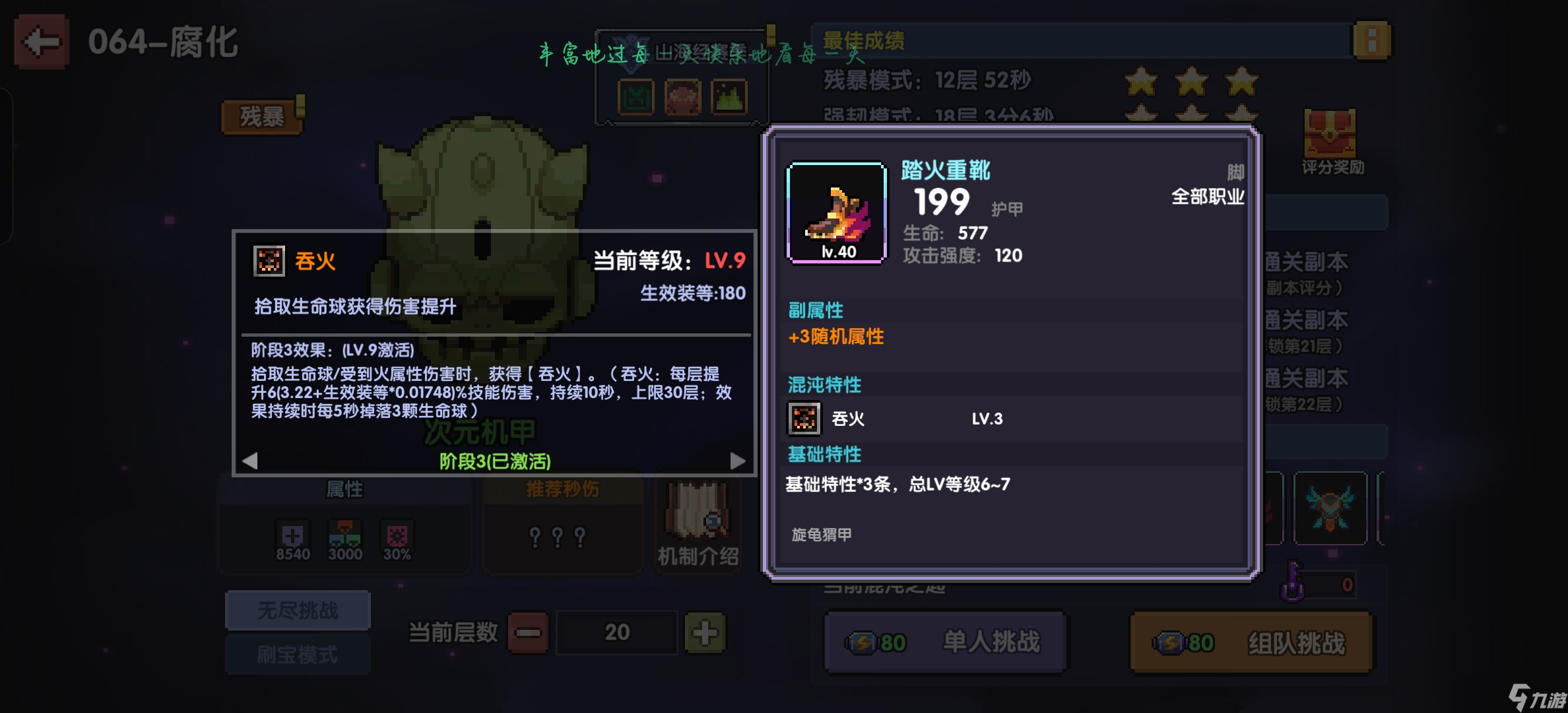Open the 机制介绍 scroll icon
Image resolution: width=1568 pixels, height=713 pixels.
[x=698, y=513]
